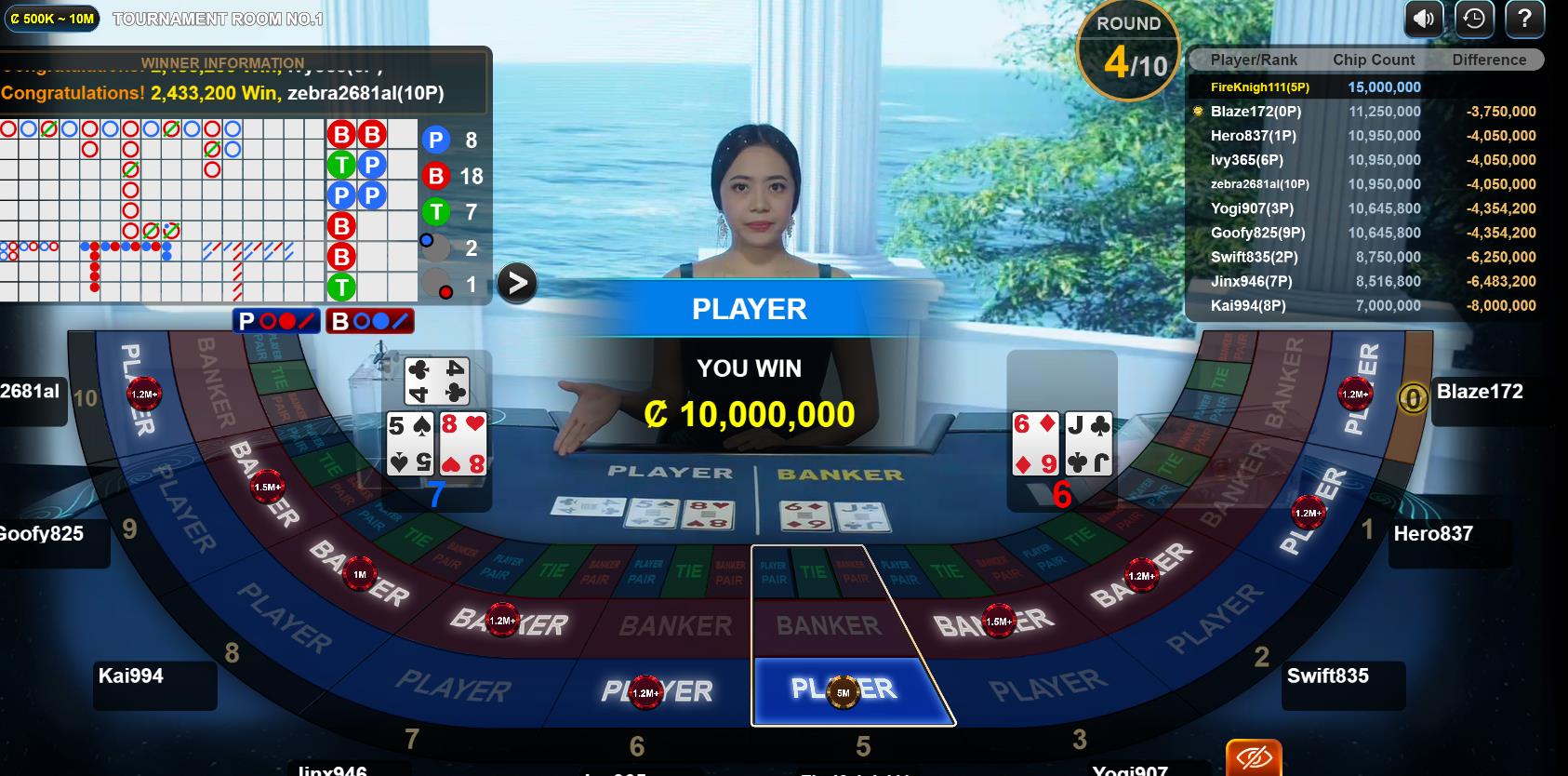Open the game history clock icon
This screenshot has width=1568, height=776.
coord(1474,19)
